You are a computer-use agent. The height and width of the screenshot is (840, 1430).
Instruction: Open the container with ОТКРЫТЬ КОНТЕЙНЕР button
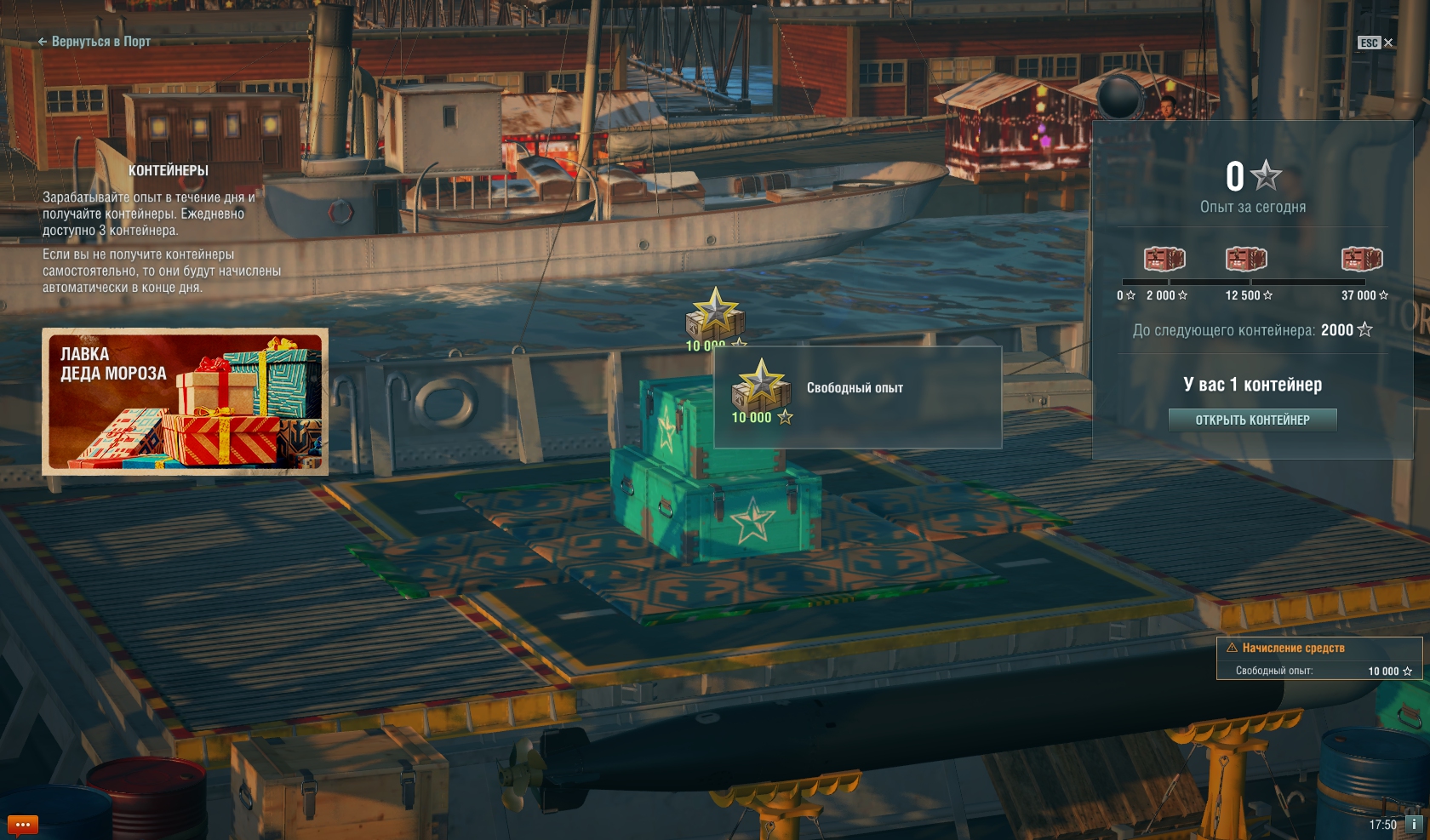point(1252,420)
